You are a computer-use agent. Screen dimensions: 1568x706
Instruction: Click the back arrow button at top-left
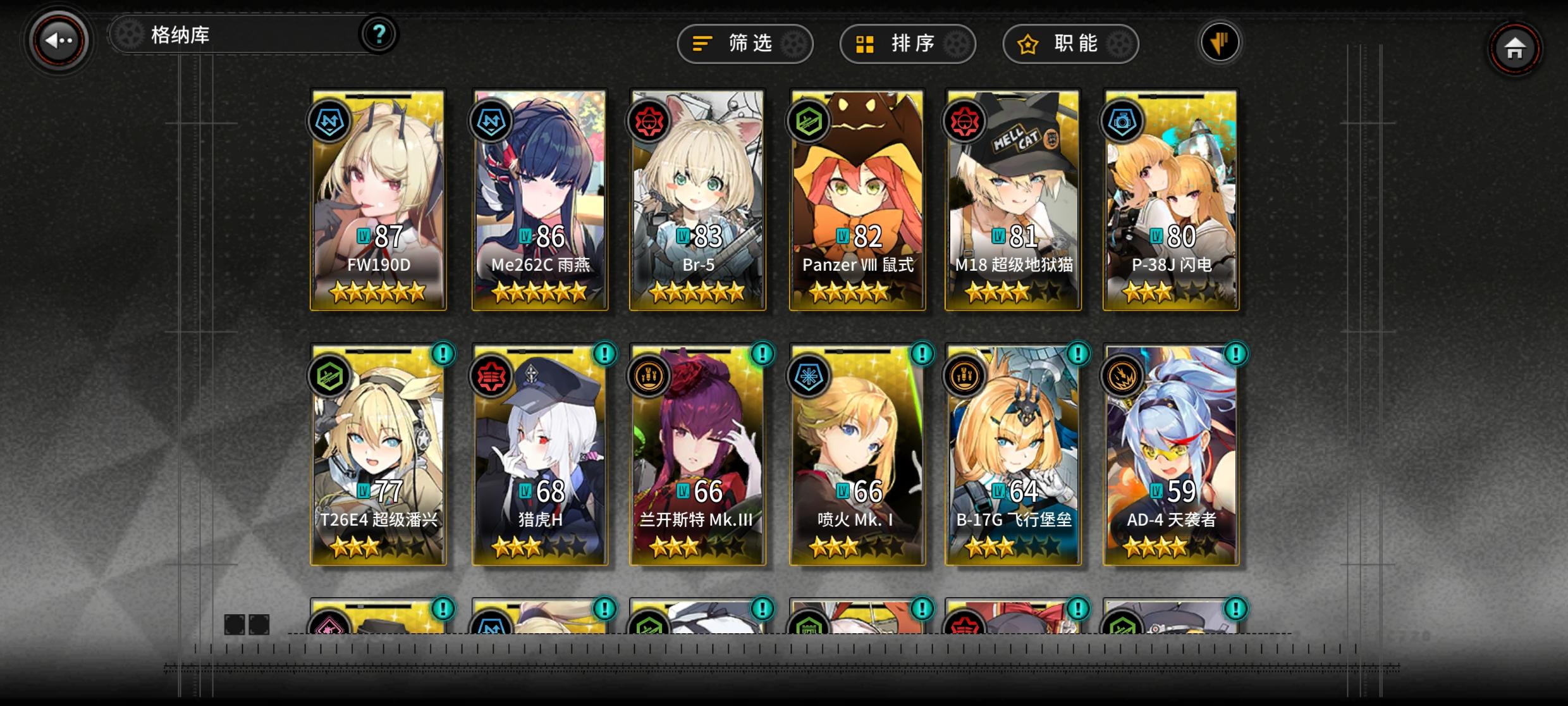[60, 41]
